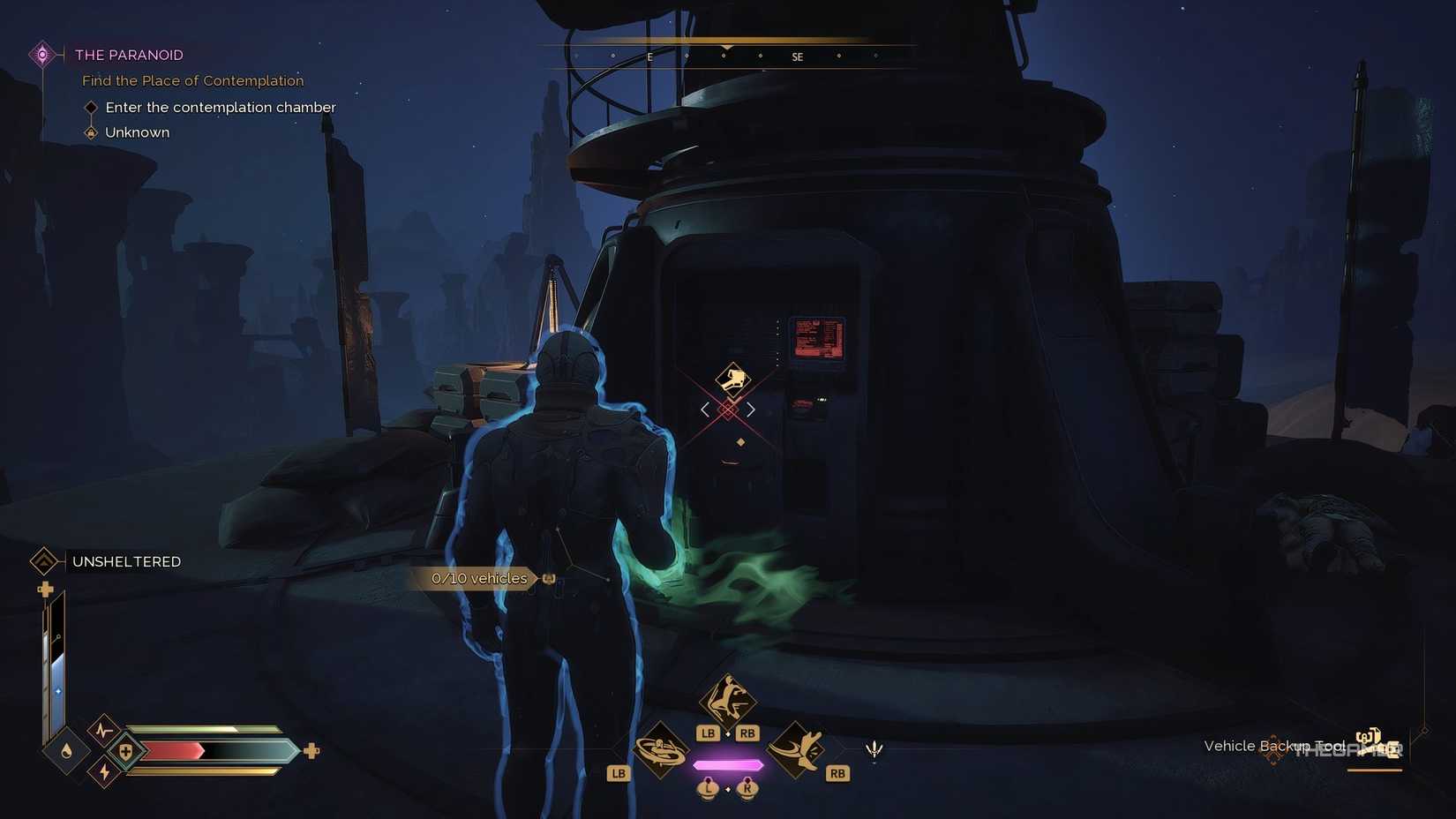1456x819 pixels.
Task: Select the sprinting figure ability icon
Action: coord(726,700)
